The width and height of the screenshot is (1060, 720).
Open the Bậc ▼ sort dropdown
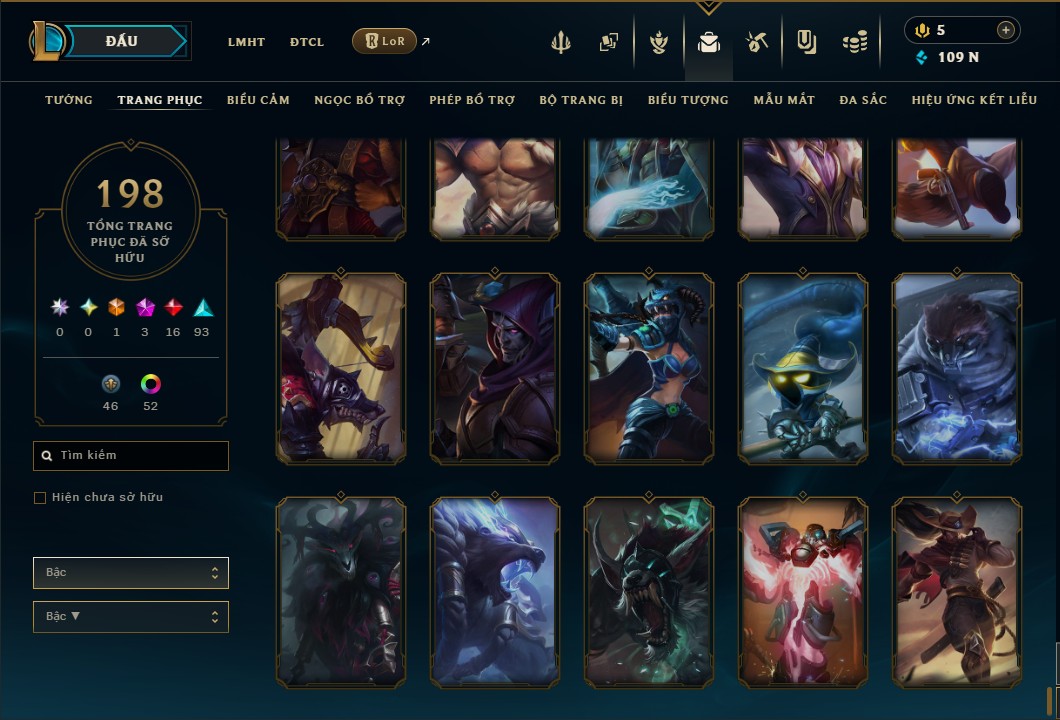point(131,617)
